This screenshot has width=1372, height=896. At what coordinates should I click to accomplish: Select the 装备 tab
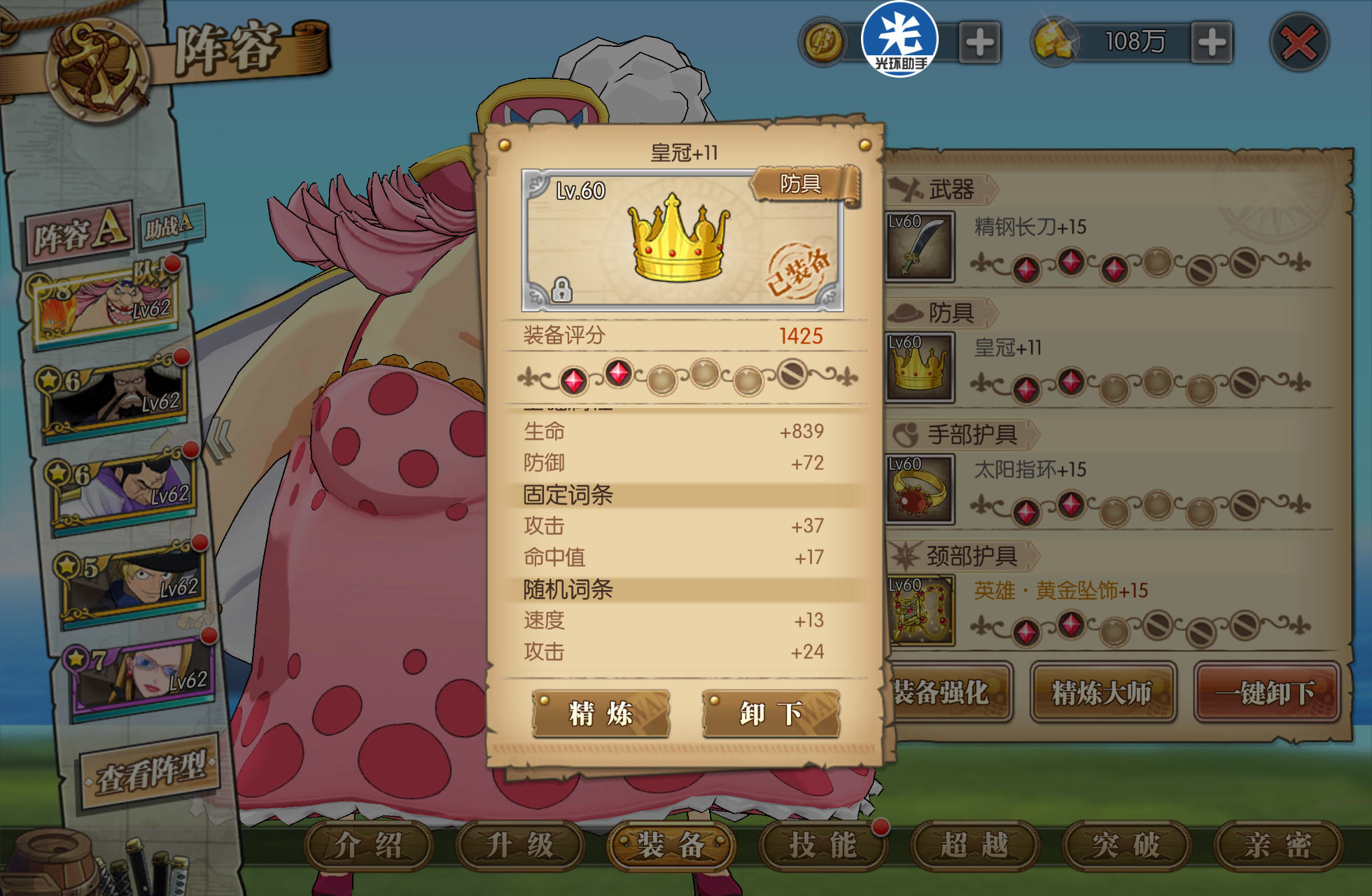click(671, 845)
